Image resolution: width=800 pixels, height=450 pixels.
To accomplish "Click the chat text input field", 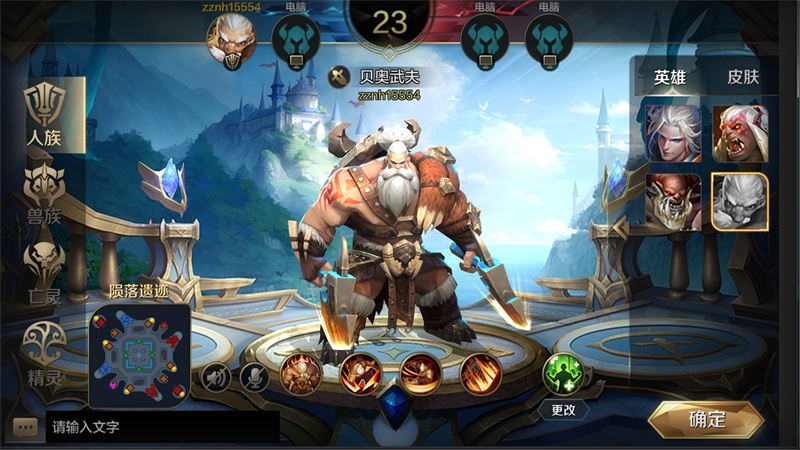I will click(x=160, y=427).
